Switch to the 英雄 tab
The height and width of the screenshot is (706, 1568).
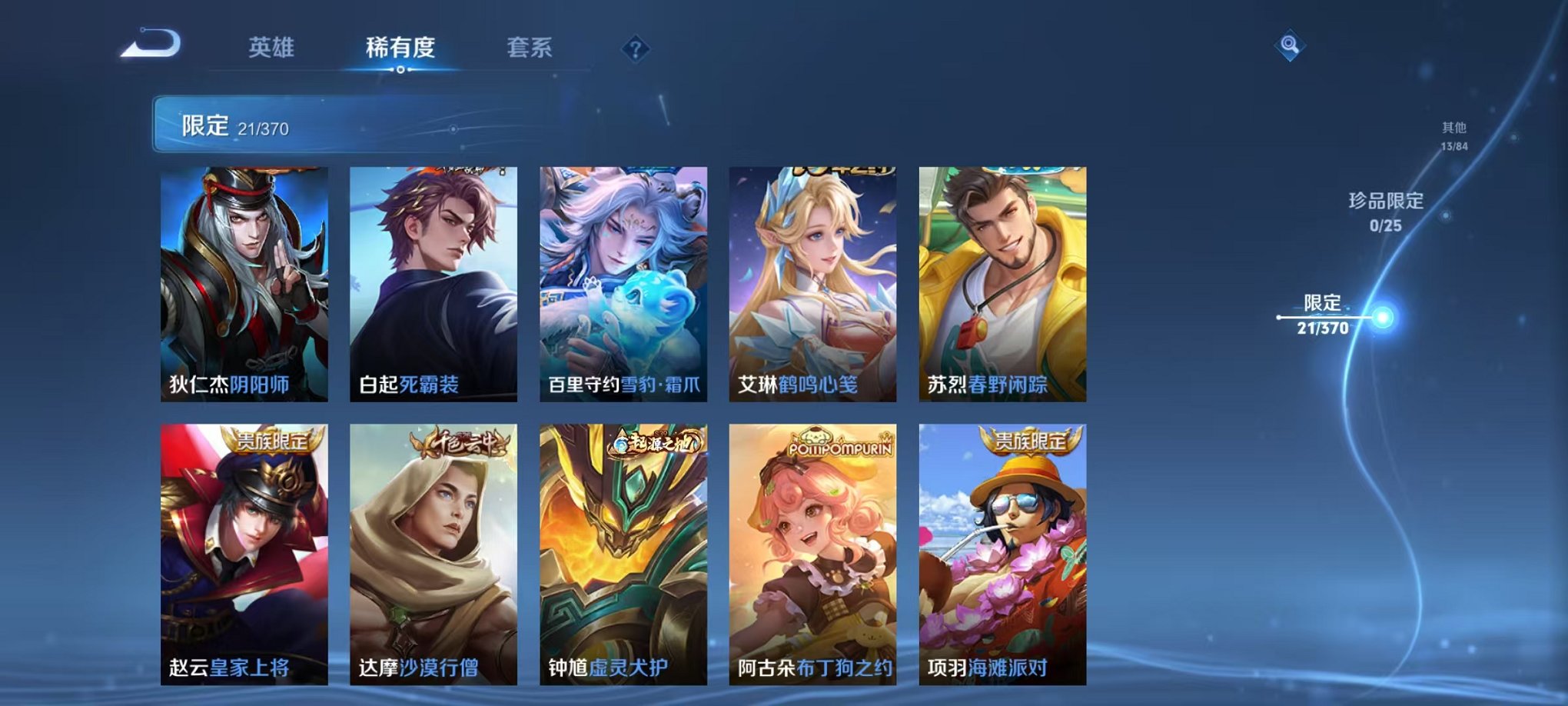273,46
